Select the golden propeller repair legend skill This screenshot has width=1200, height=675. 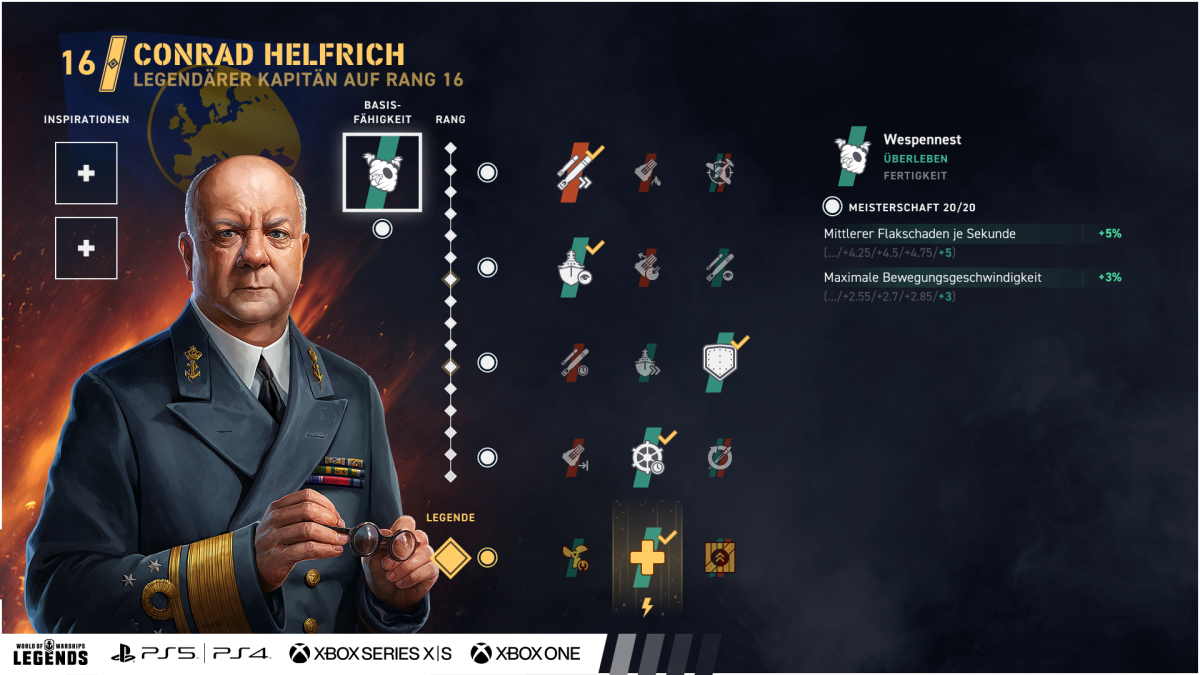tap(576, 557)
